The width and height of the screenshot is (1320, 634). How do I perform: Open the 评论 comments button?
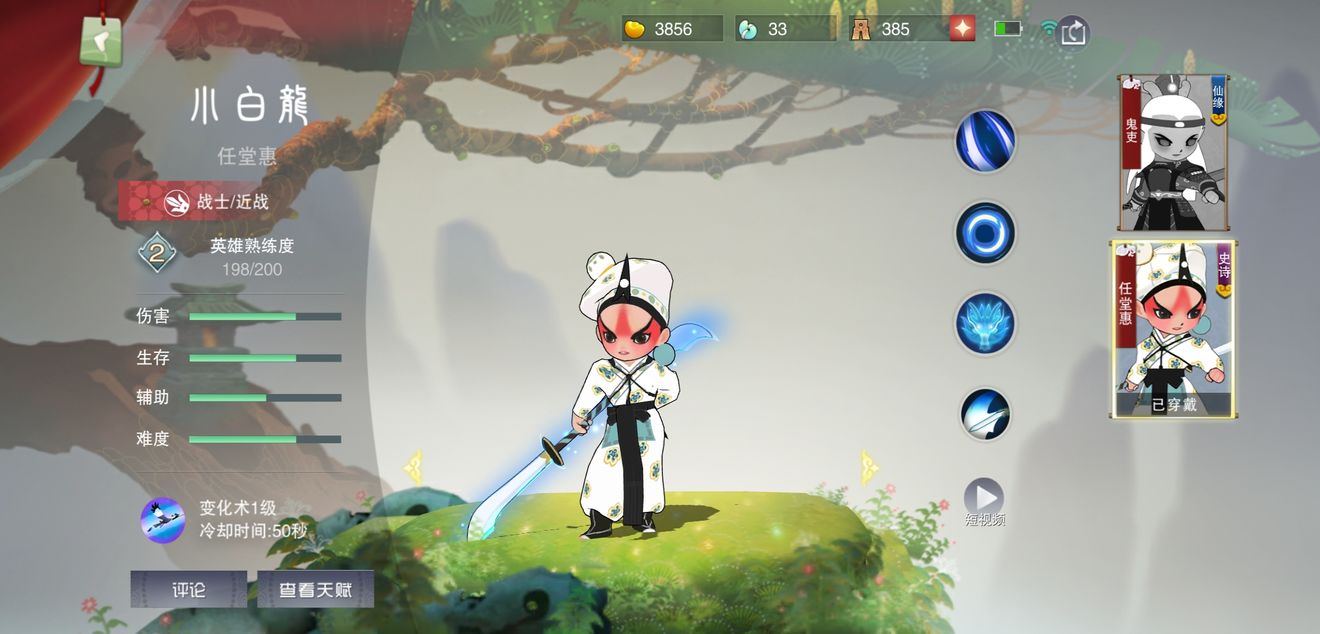[188, 589]
